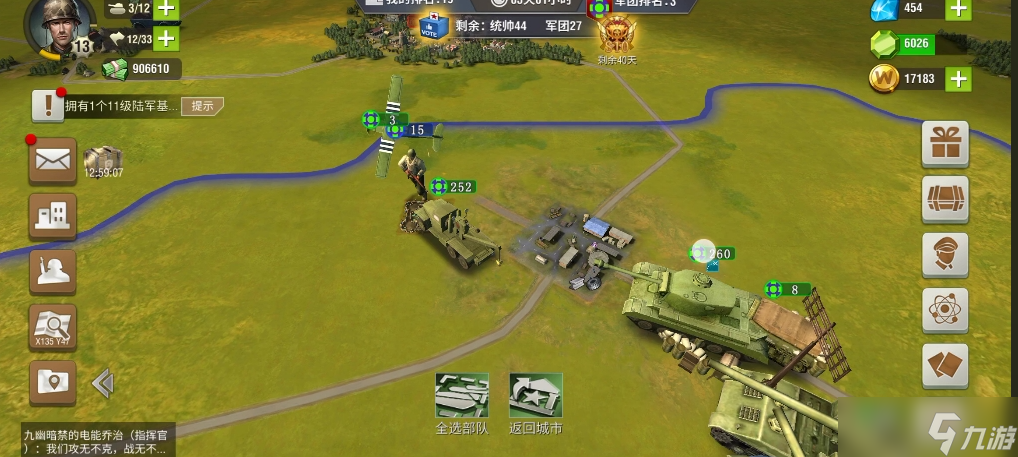
Task: Open the map coordinate search
Action: coord(52,326)
